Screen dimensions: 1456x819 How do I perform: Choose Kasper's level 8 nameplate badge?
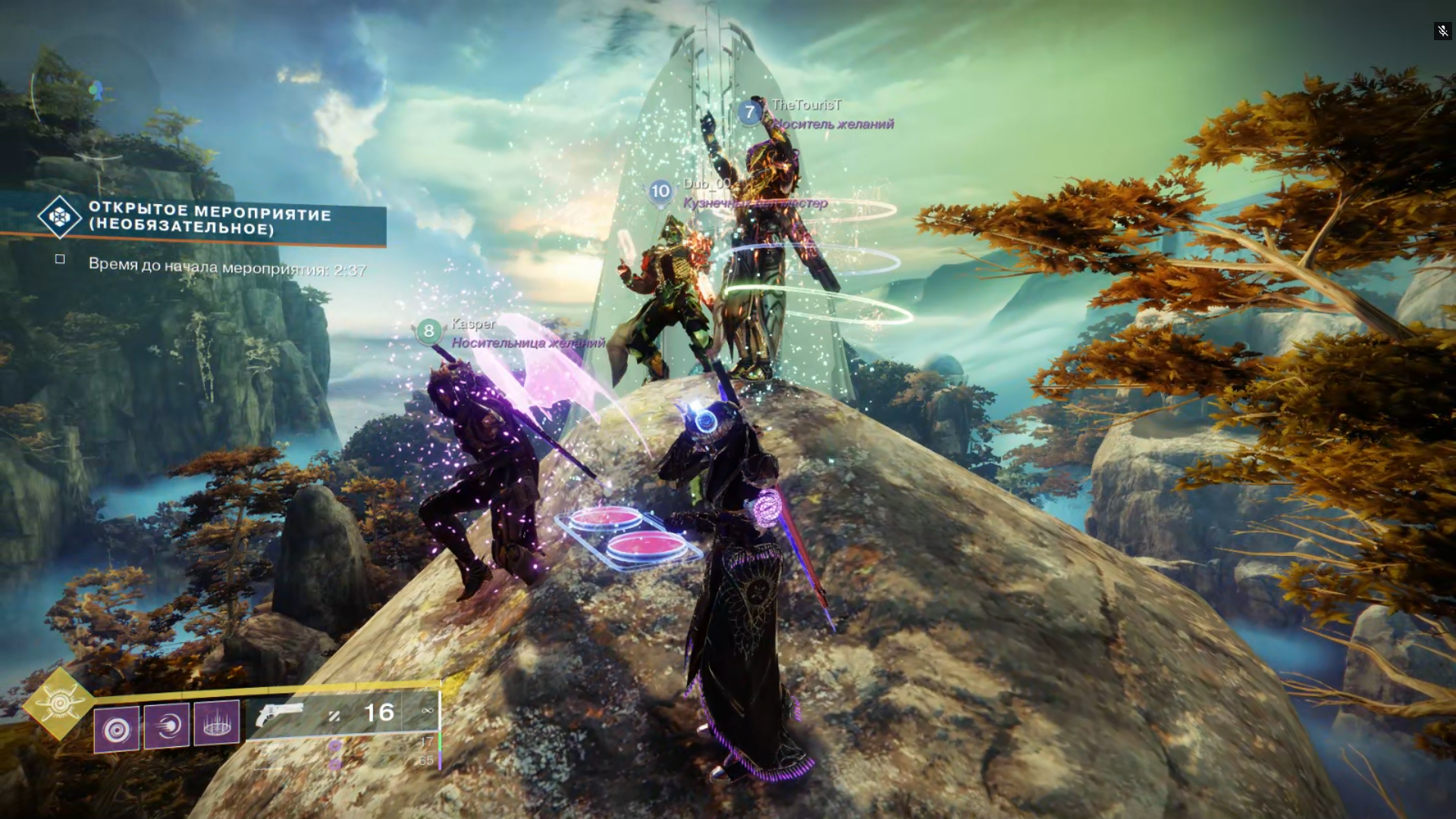(x=428, y=331)
